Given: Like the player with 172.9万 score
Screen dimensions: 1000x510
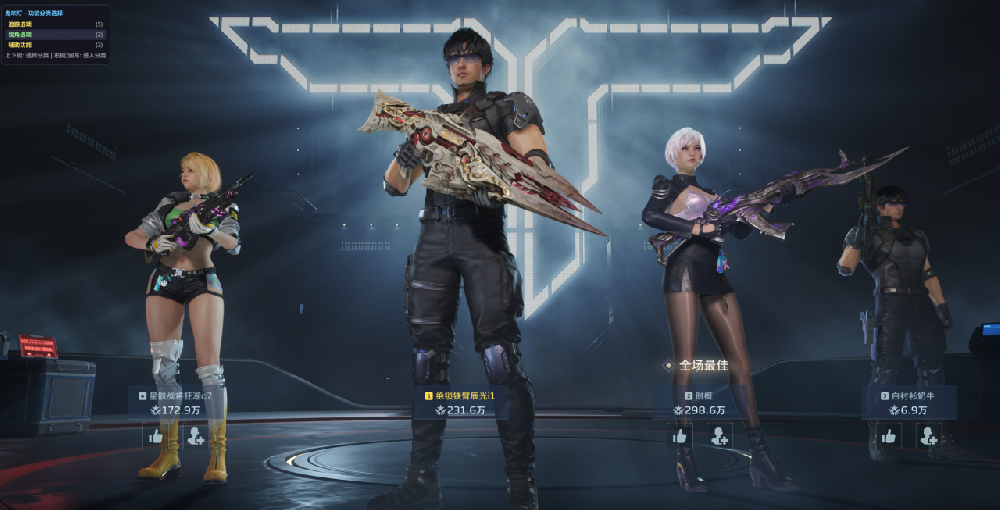Looking at the screenshot, I should point(155,436).
